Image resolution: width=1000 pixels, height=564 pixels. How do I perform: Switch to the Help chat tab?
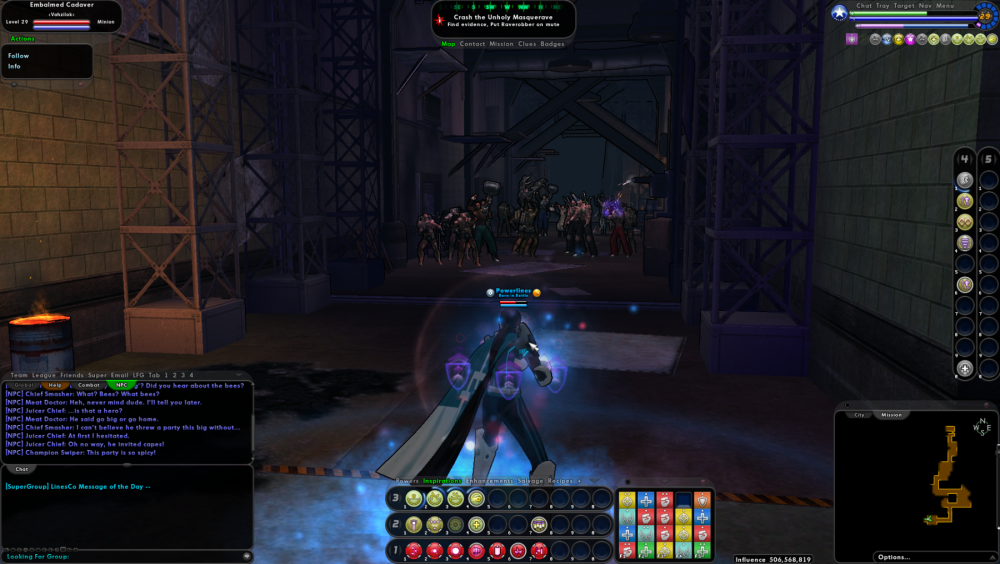pyautogui.click(x=55, y=385)
